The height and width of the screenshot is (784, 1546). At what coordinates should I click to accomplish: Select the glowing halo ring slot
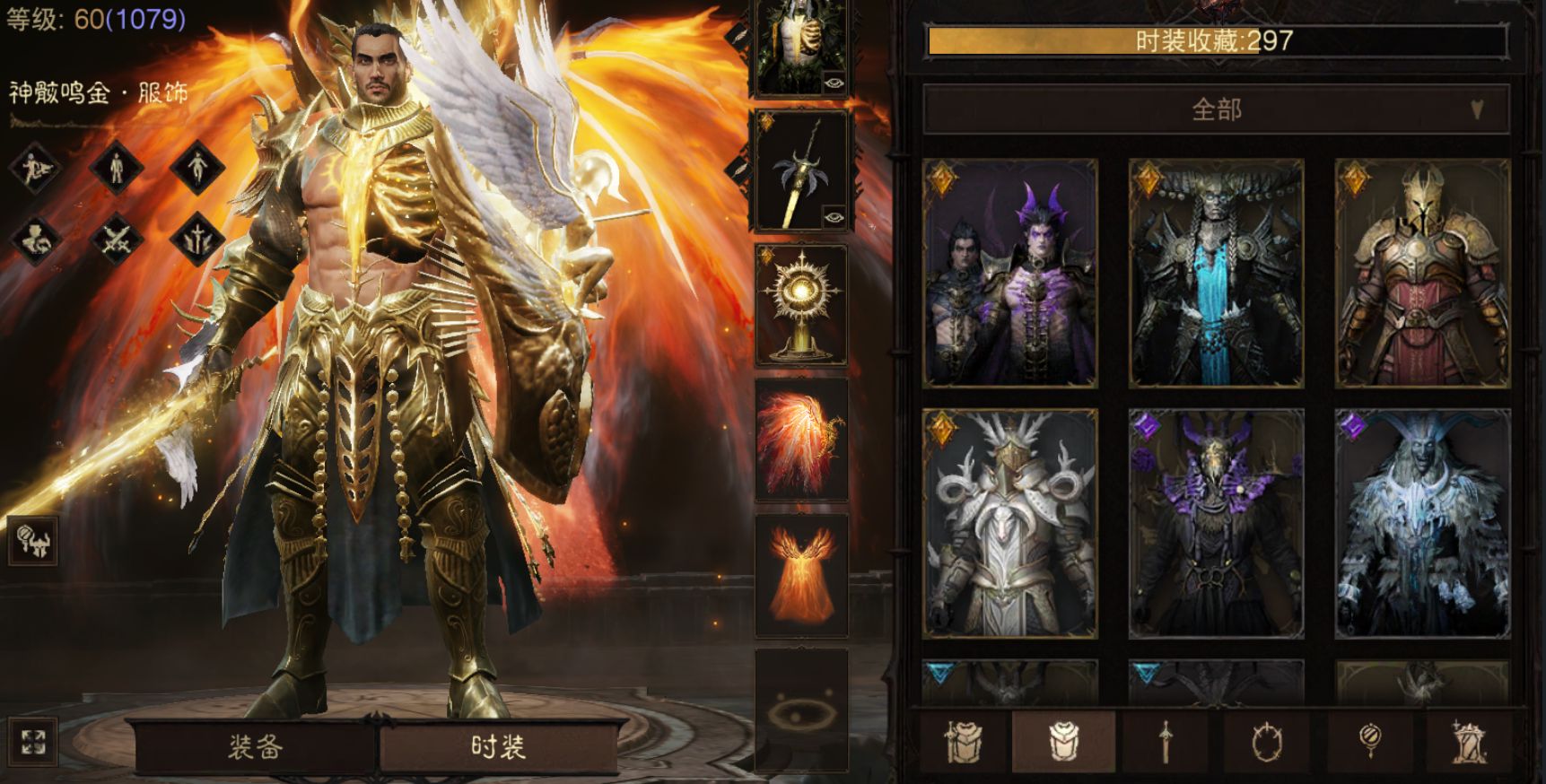point(801,710)
